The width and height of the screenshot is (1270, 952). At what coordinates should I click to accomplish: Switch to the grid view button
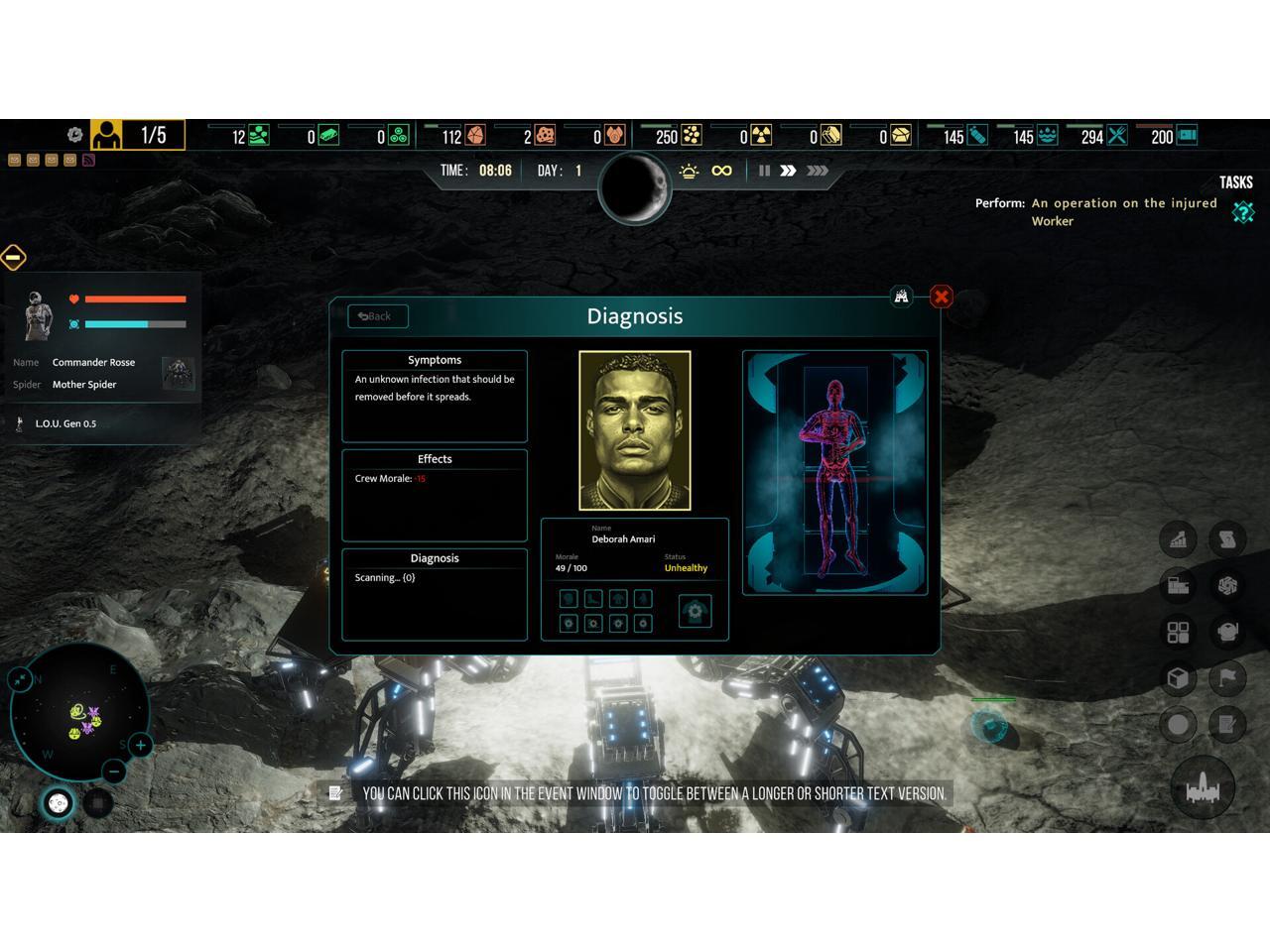pos(97,802)
